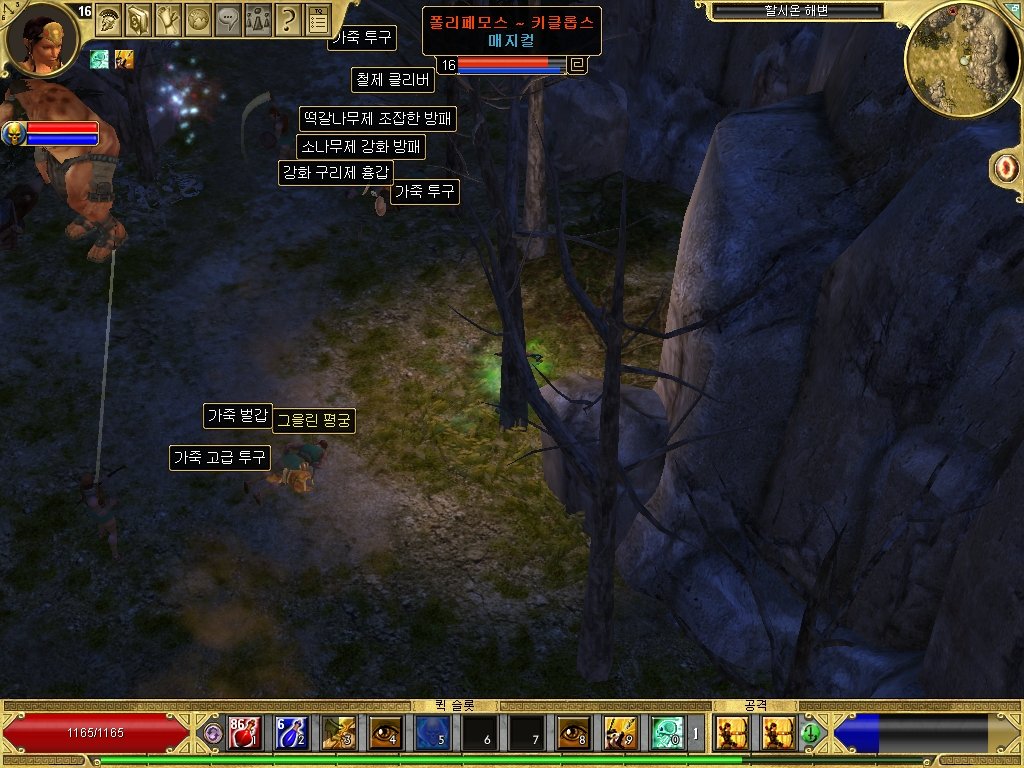Use the blue mana potion in slot 2
This screenshot has height=768, width=1024.
(290, 733)
